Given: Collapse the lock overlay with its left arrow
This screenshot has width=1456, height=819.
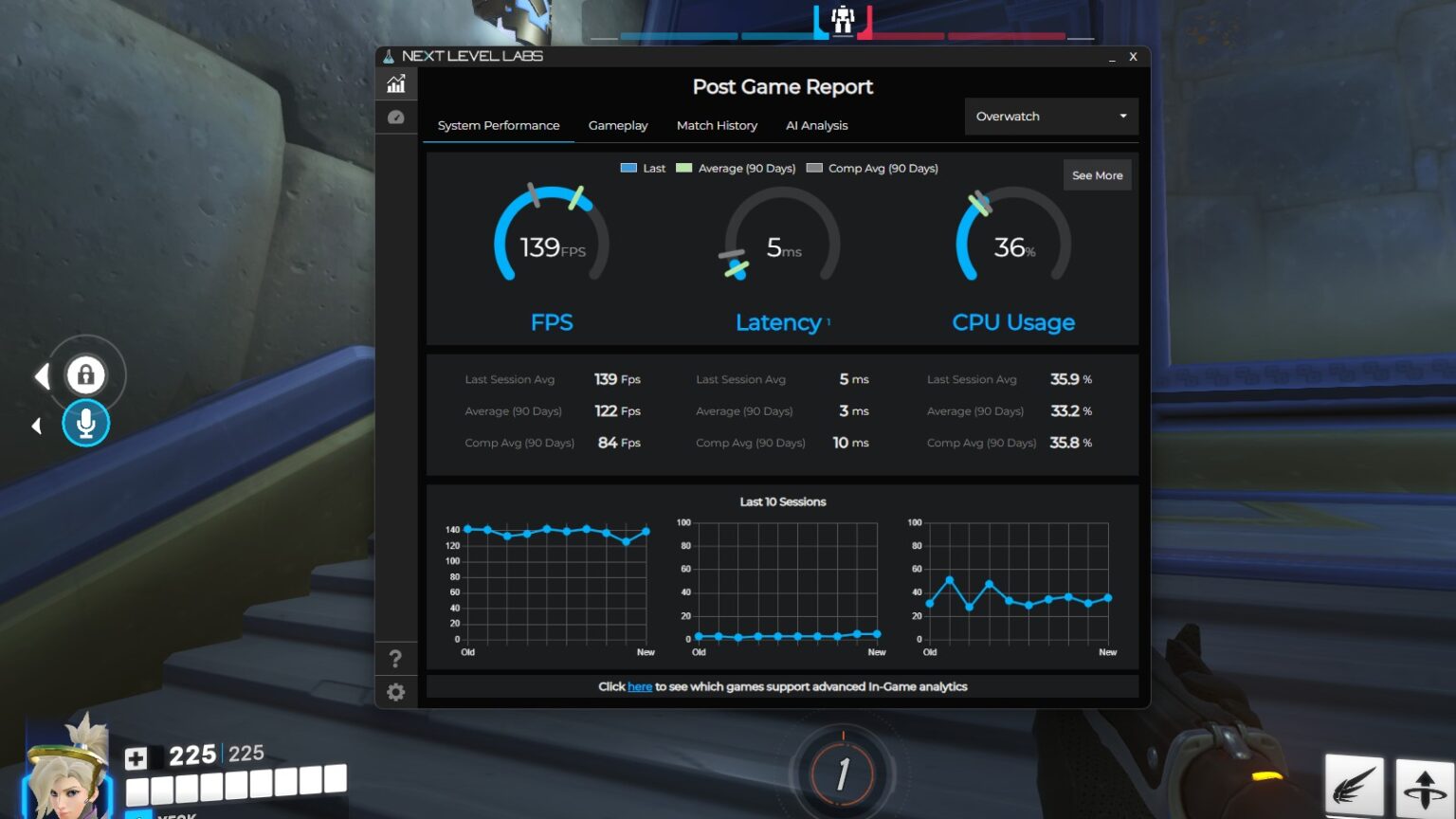Looking at the screenshot, I should click(x=42, y=375).
